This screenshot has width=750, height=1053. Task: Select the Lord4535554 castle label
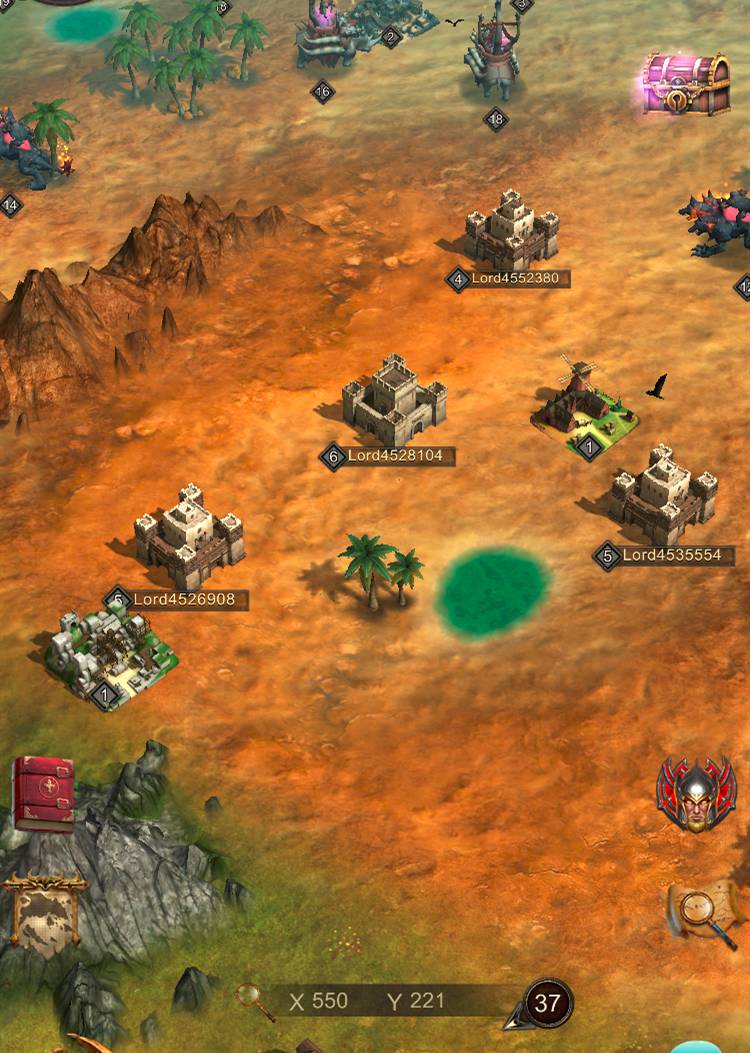(x=670, y=555)
